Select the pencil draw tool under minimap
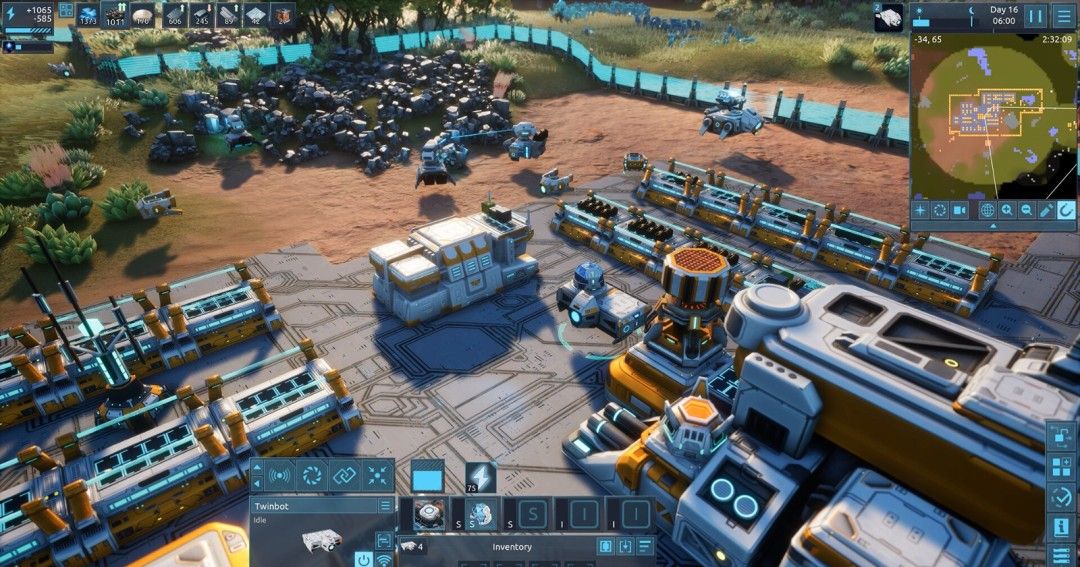The height and width of the screenshot is (567, 1080). (1046, 210)
